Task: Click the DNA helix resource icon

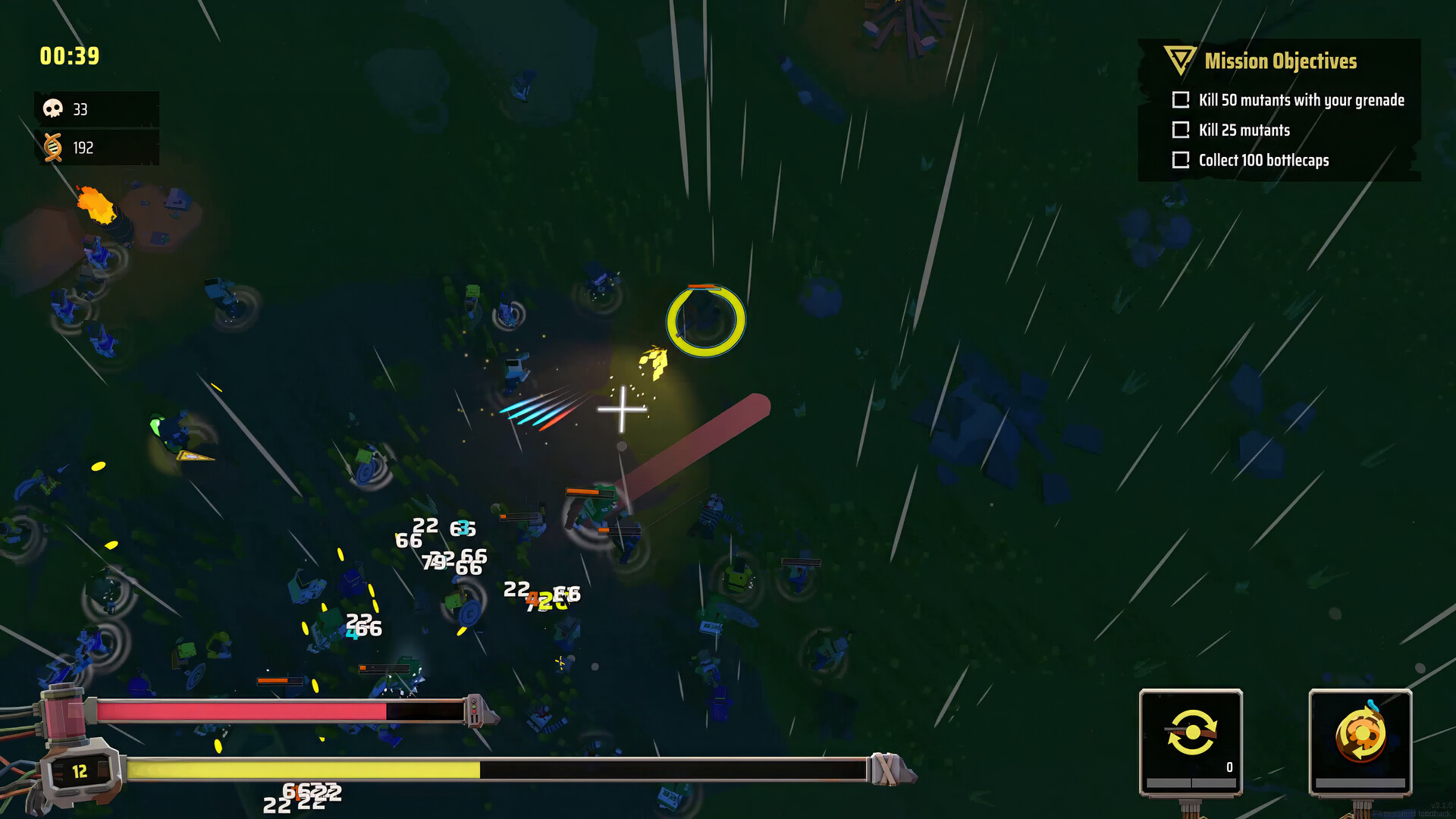Action: pos(52,147)
